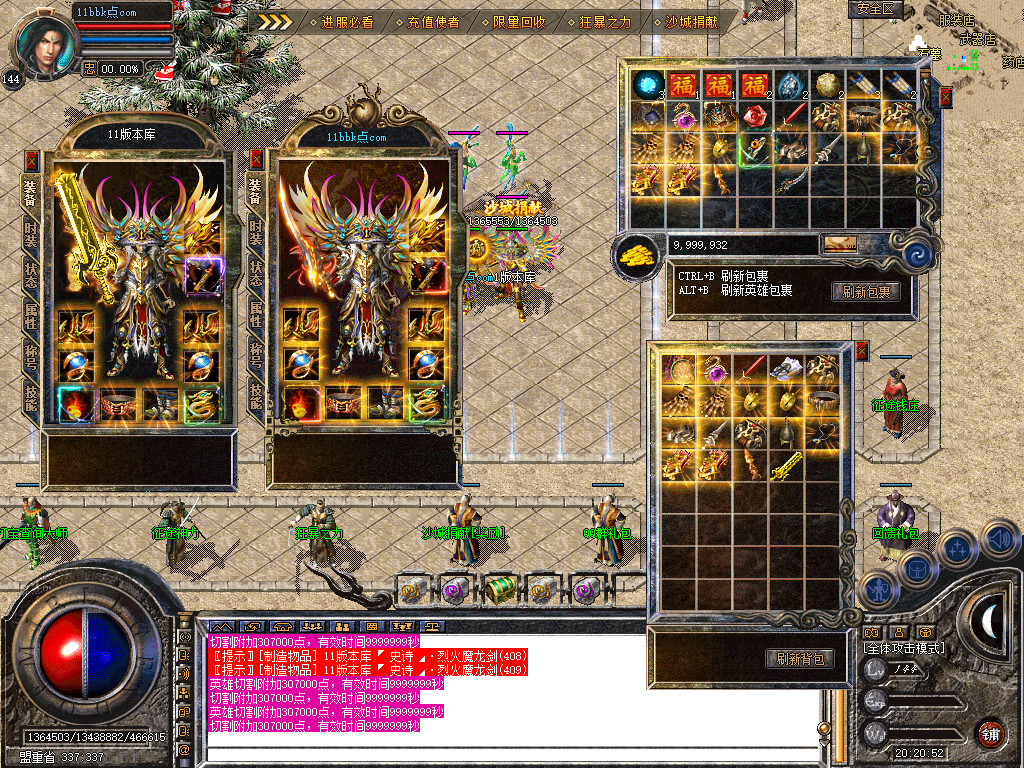
Task: Click the 刷新包裹 button
Action: point(865,292)
